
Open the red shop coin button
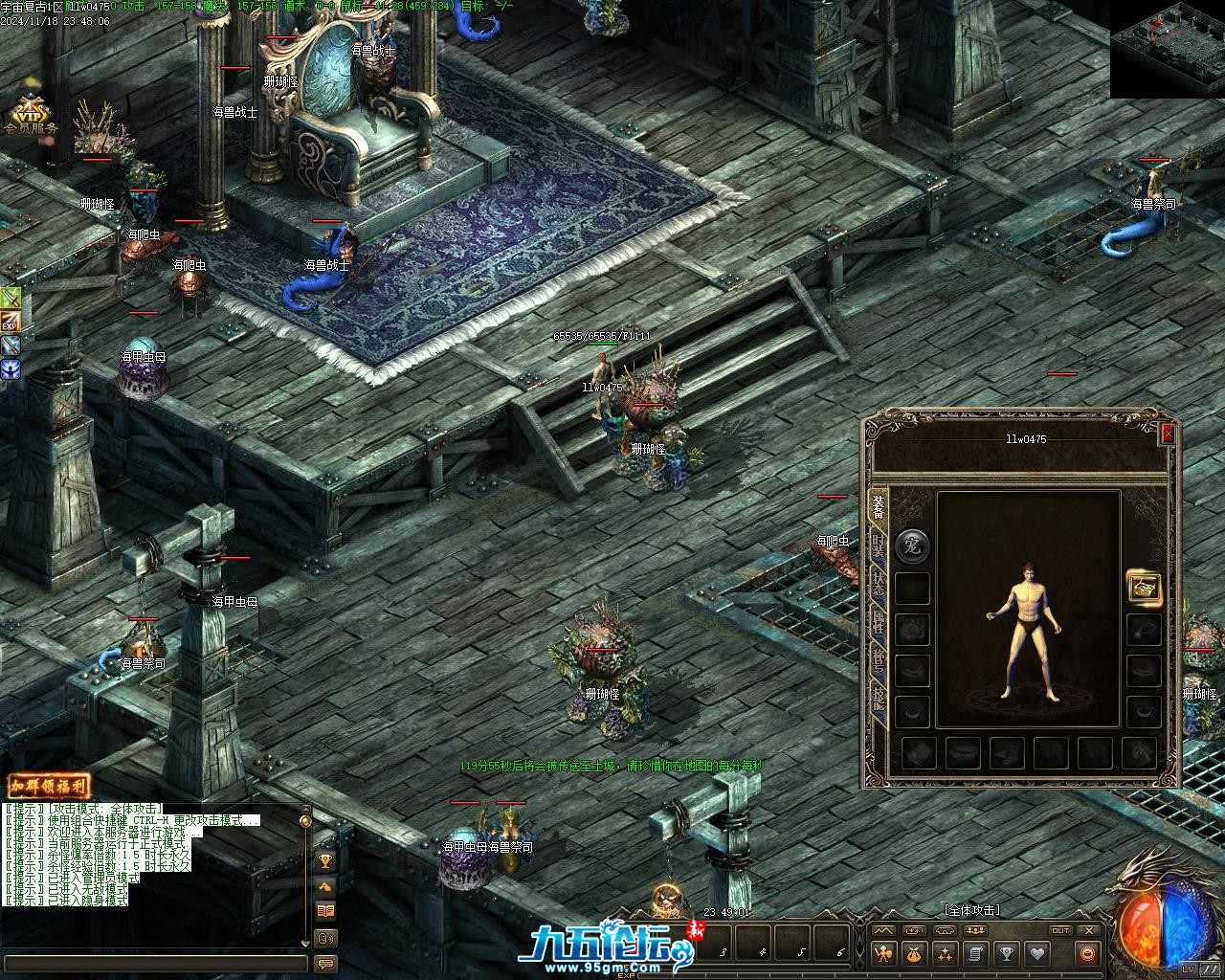[x=1086, y=953]
